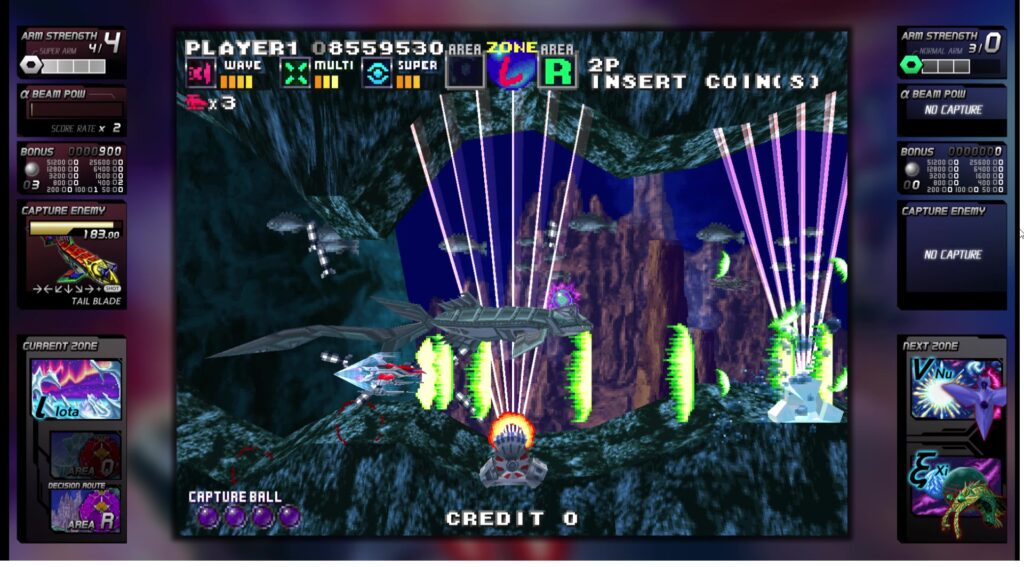
Task: Click the Zone L globe indicator
Action: coord(512,70)
